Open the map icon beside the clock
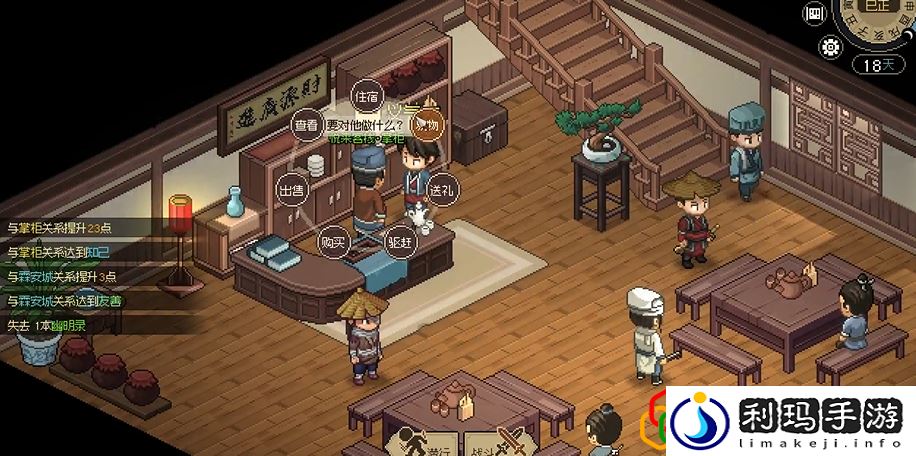Screen dimensions: 916x456 pyautogui.click(x=815, y=14)
